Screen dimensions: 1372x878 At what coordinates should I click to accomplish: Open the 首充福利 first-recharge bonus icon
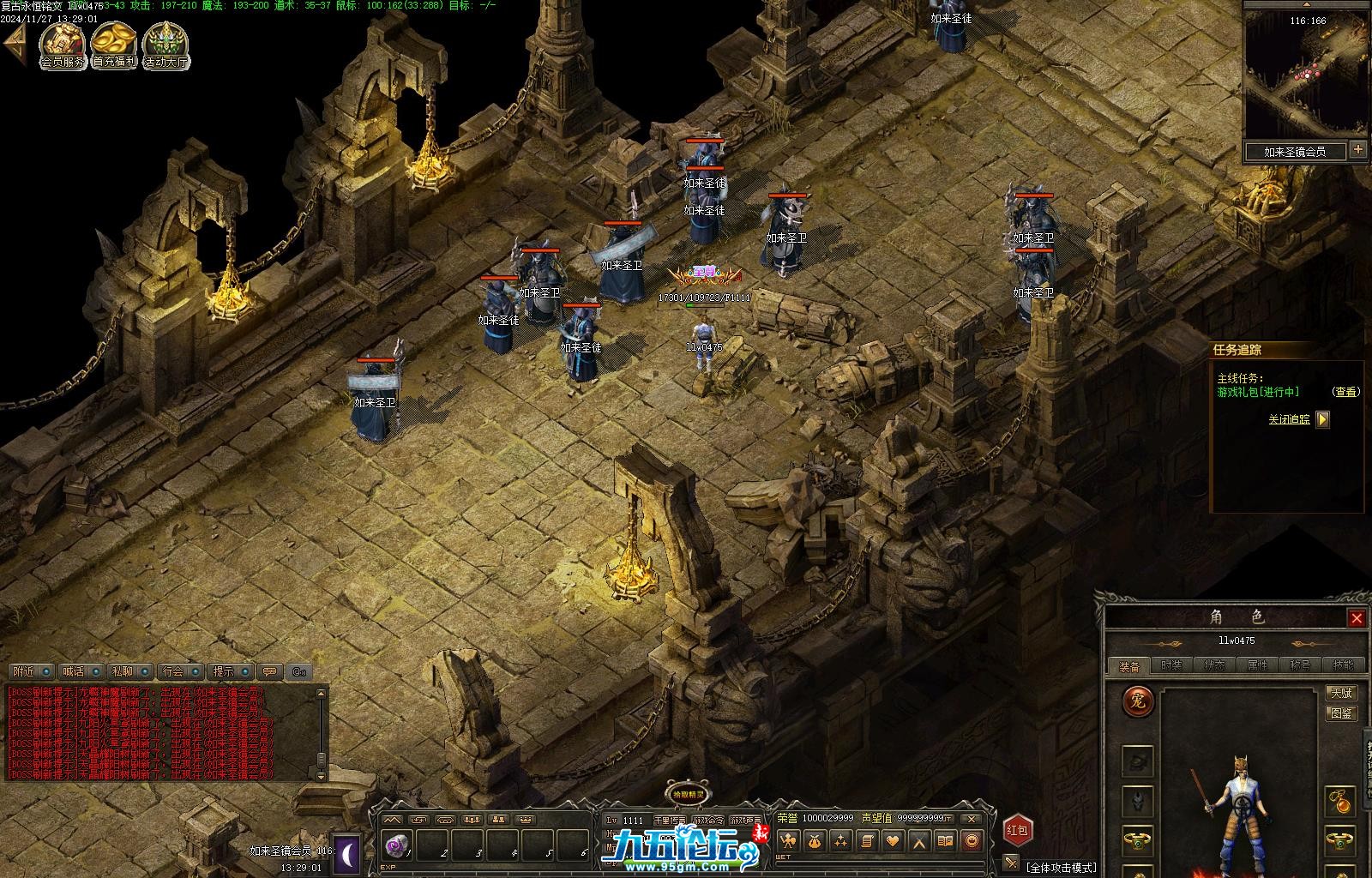coord(114,45)
